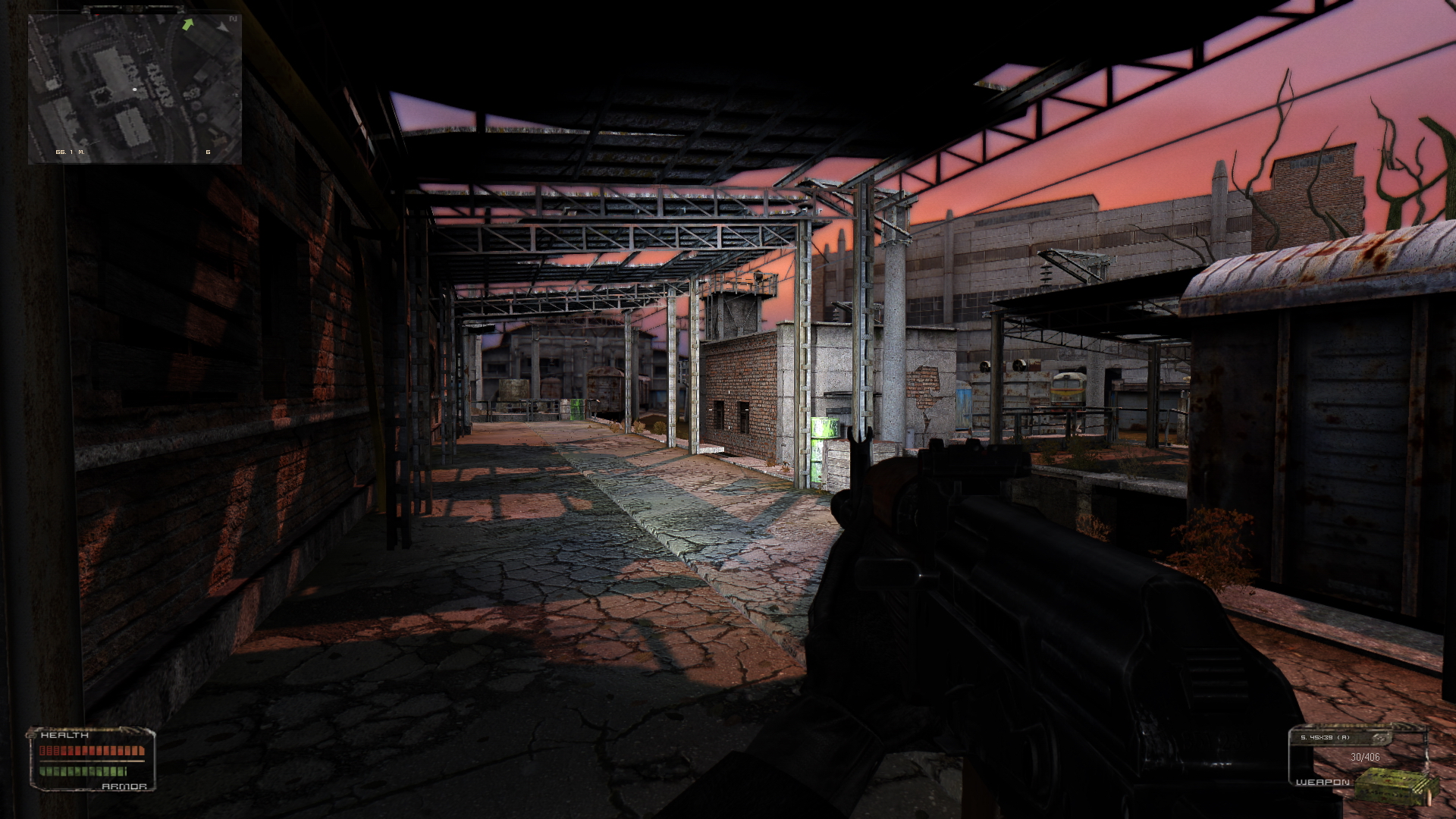Click the 5.45x39 ammo type label
1456x819 pixels.
[x=1325, y=737]
